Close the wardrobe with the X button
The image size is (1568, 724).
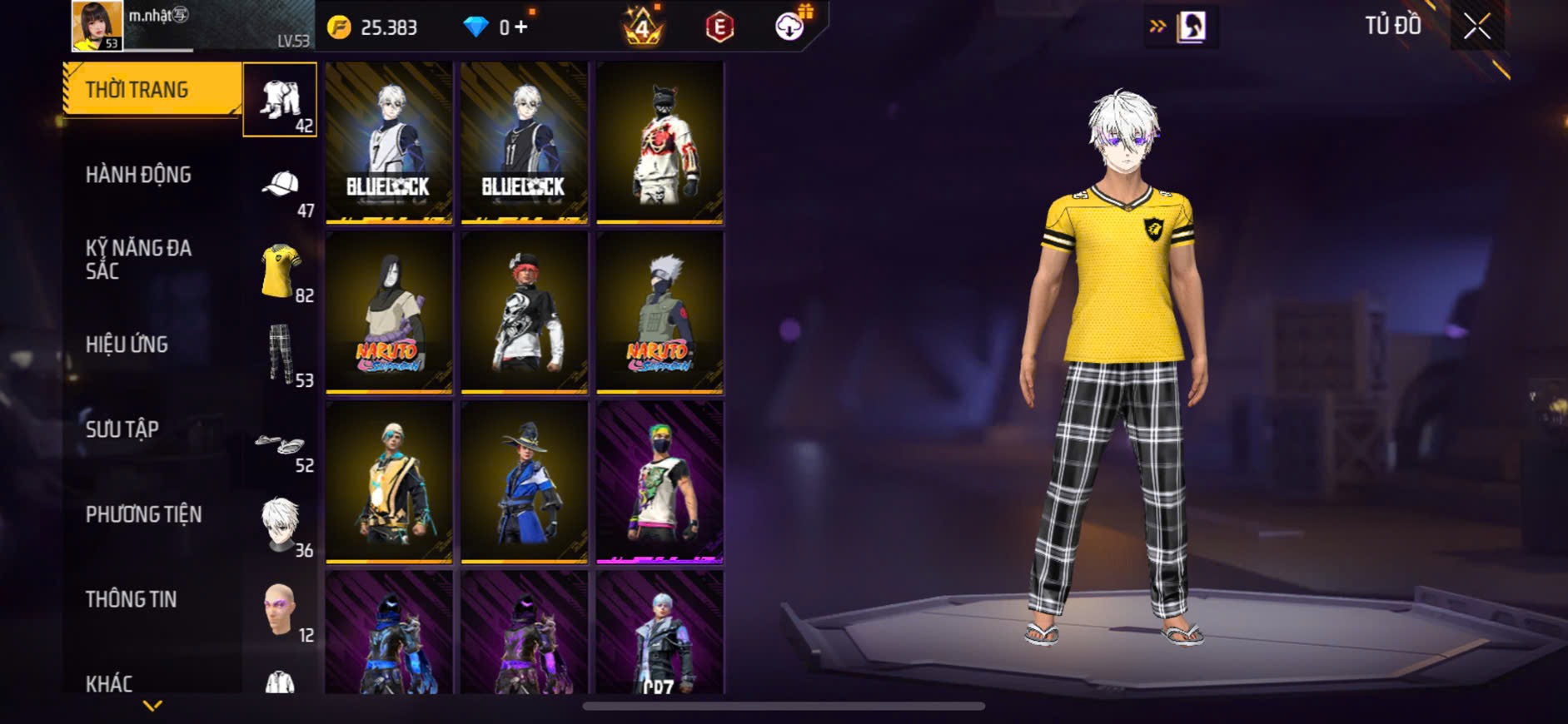tap(1476, 27)
